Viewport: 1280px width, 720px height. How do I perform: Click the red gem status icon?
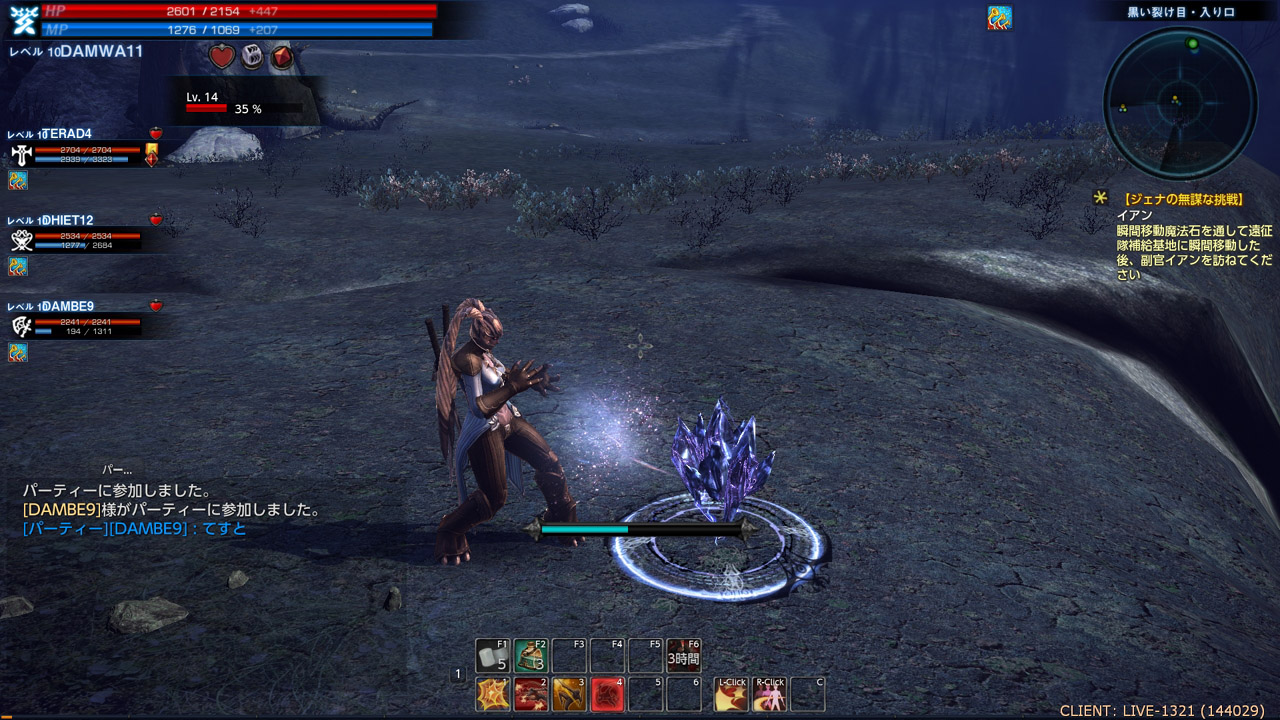(x=283, y=57)
